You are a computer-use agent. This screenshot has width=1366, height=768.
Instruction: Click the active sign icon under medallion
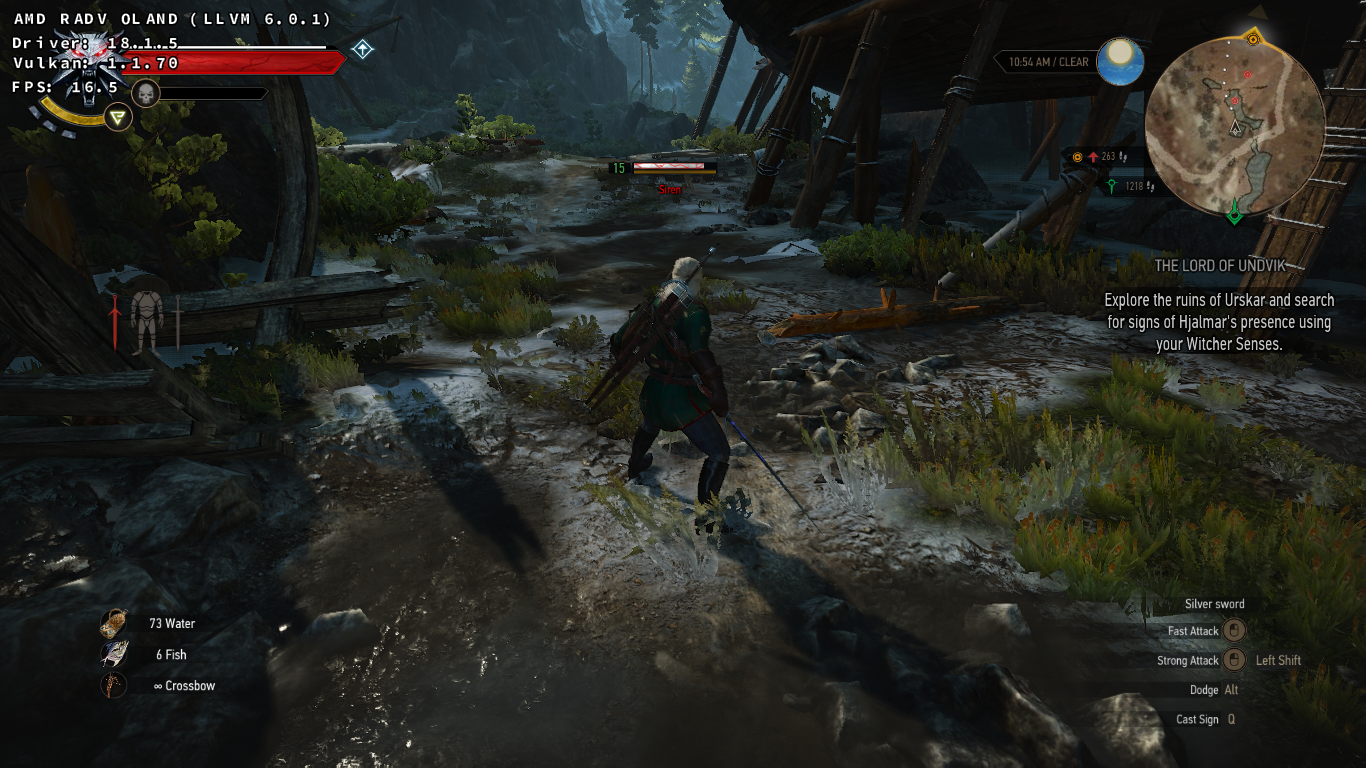click(119, 118)
